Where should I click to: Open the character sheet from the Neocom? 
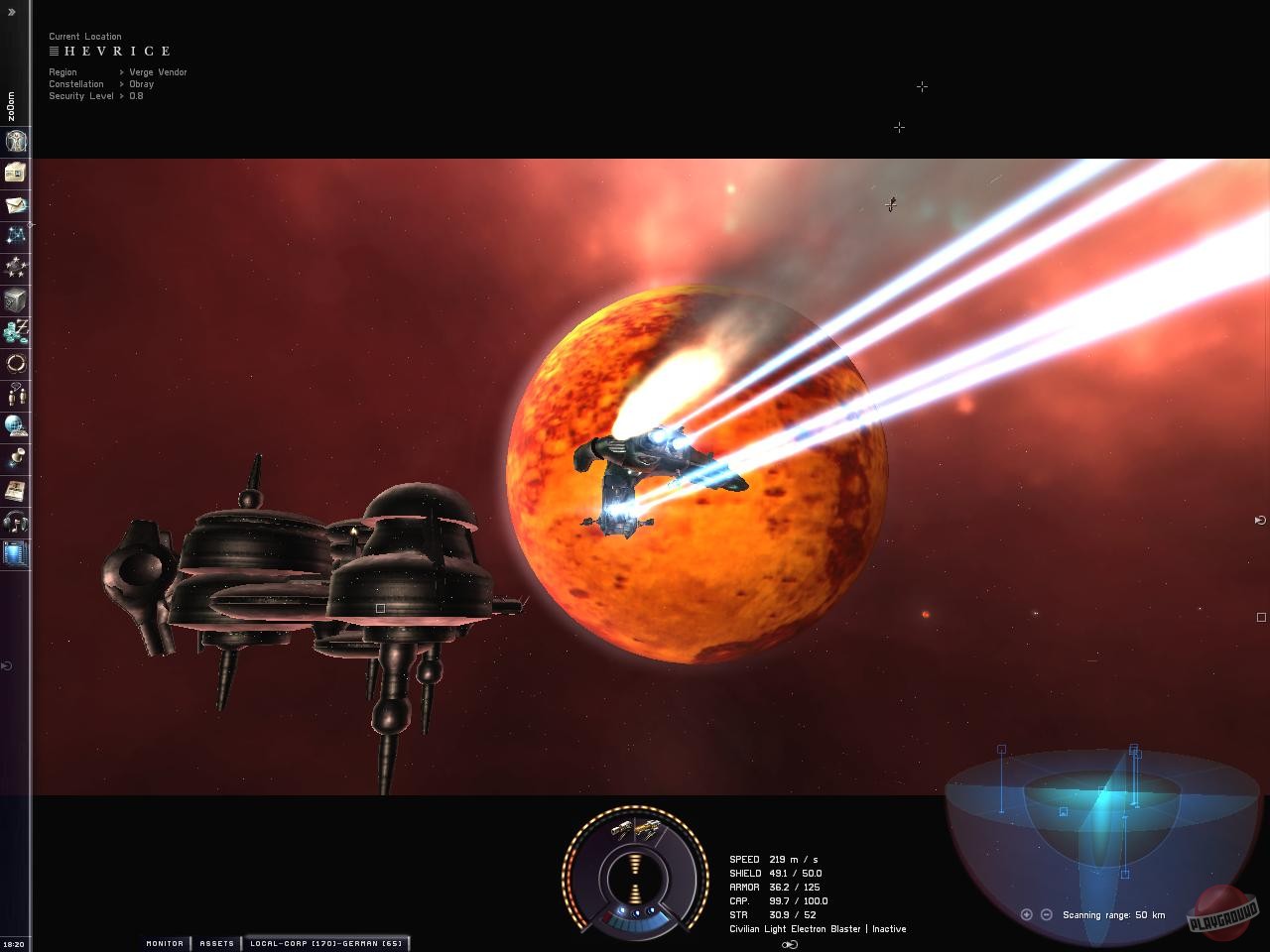pyautogui.click(x=15, y=141)
